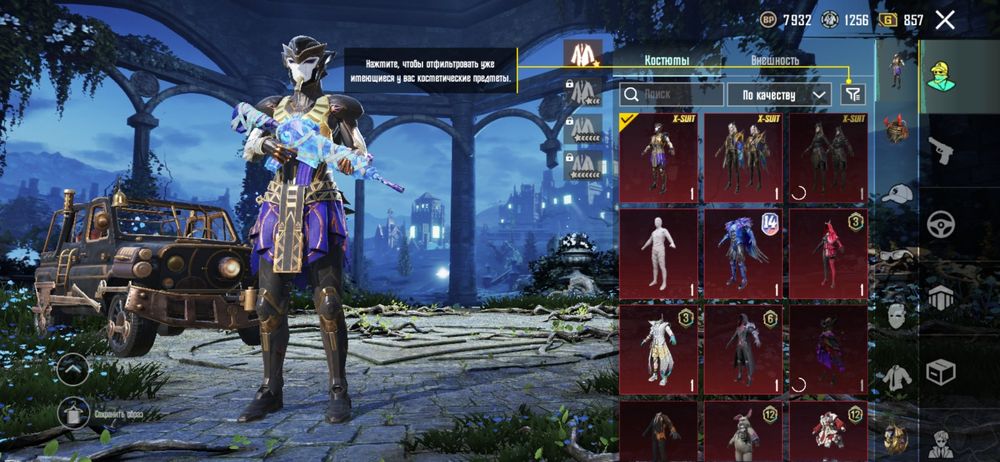Select the white mummy costume tile
This screenshot has width=1000, height=462.
[x=658, y=253]
